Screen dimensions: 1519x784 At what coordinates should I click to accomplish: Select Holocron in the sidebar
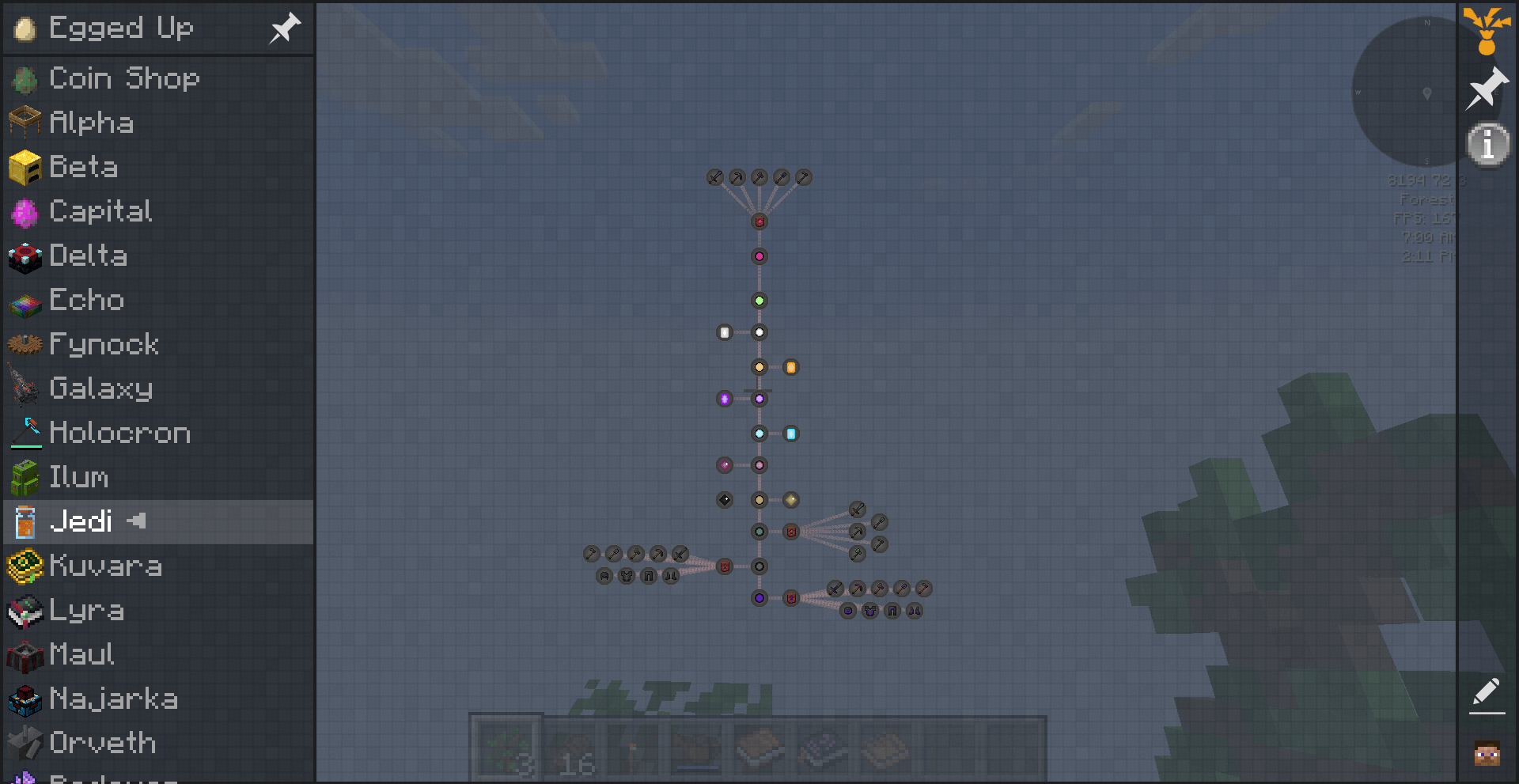tap(120, 433)
